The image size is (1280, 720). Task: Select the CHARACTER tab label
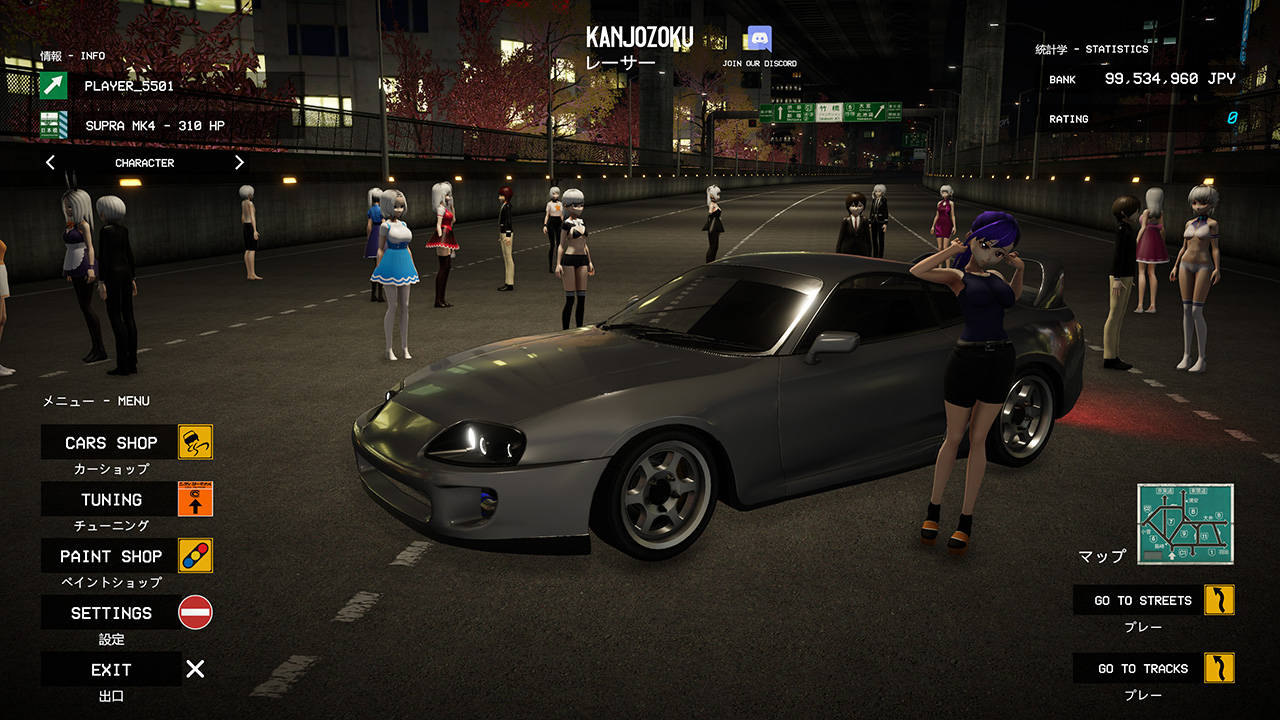[x=143, y=162]
